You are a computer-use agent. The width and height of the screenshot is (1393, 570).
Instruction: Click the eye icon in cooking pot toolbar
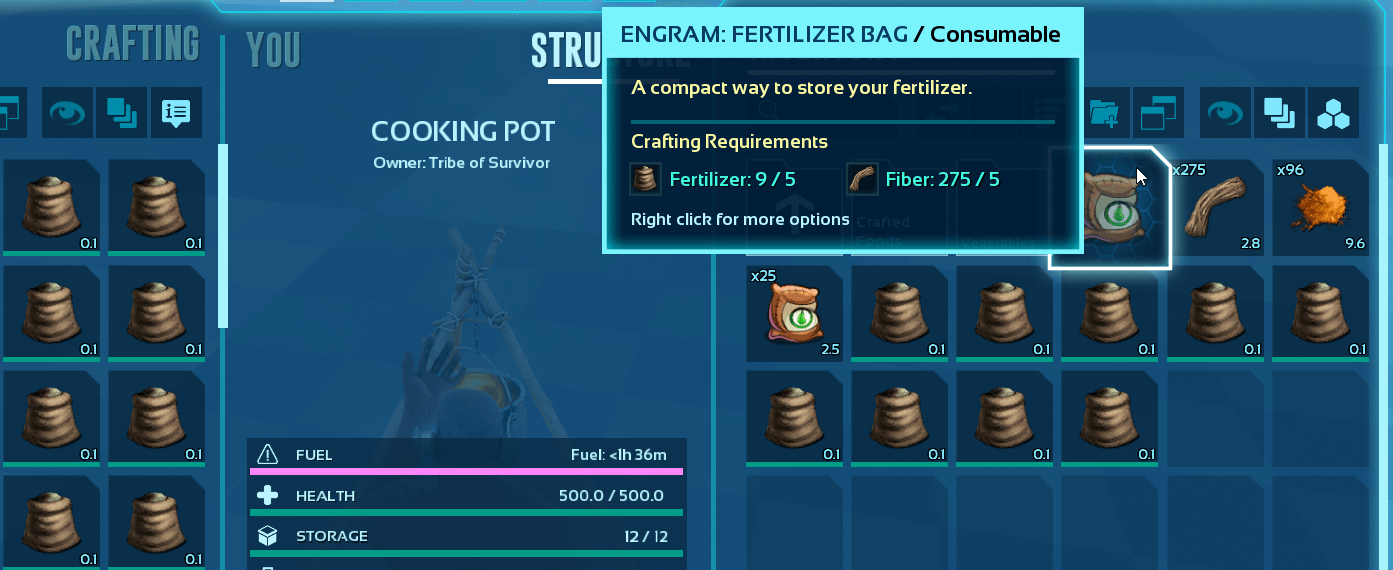(1226, 113)
